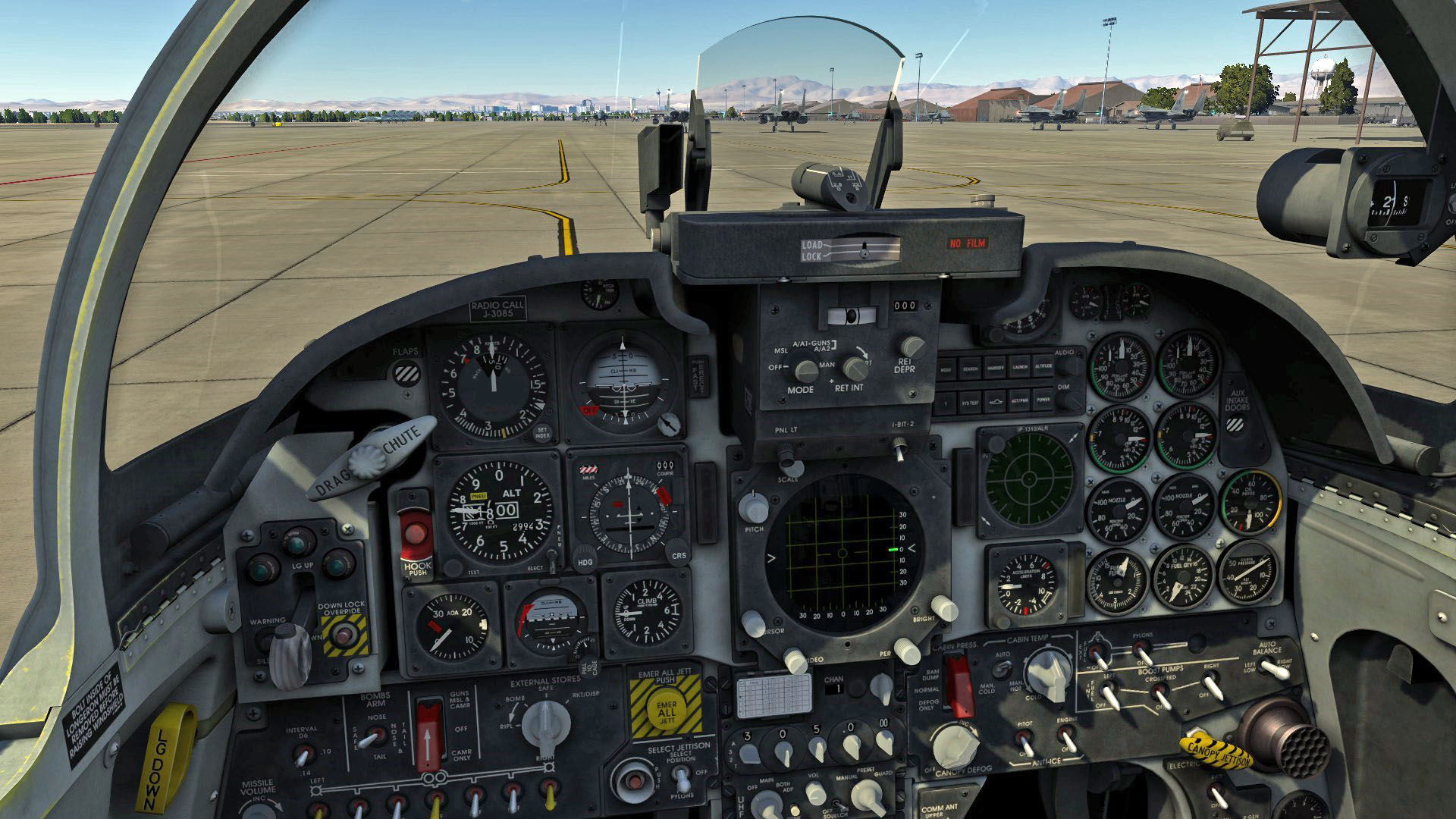Click the DOWN LOCK OVERRIDE button
This screenshot has width=1456, height=819.
click(x=345, y=634)
